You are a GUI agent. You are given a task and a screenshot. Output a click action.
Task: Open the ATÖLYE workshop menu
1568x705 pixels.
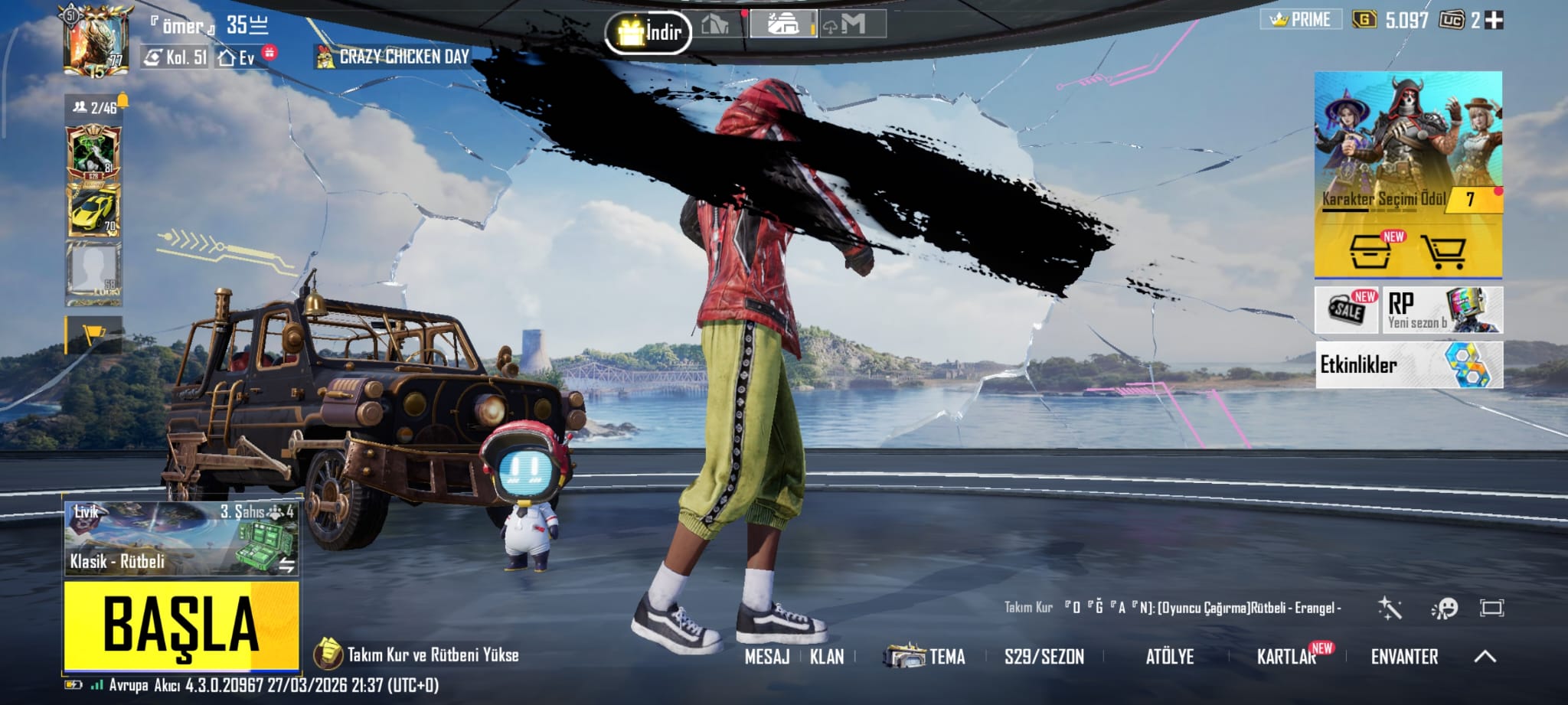(x=1169, y=657)
